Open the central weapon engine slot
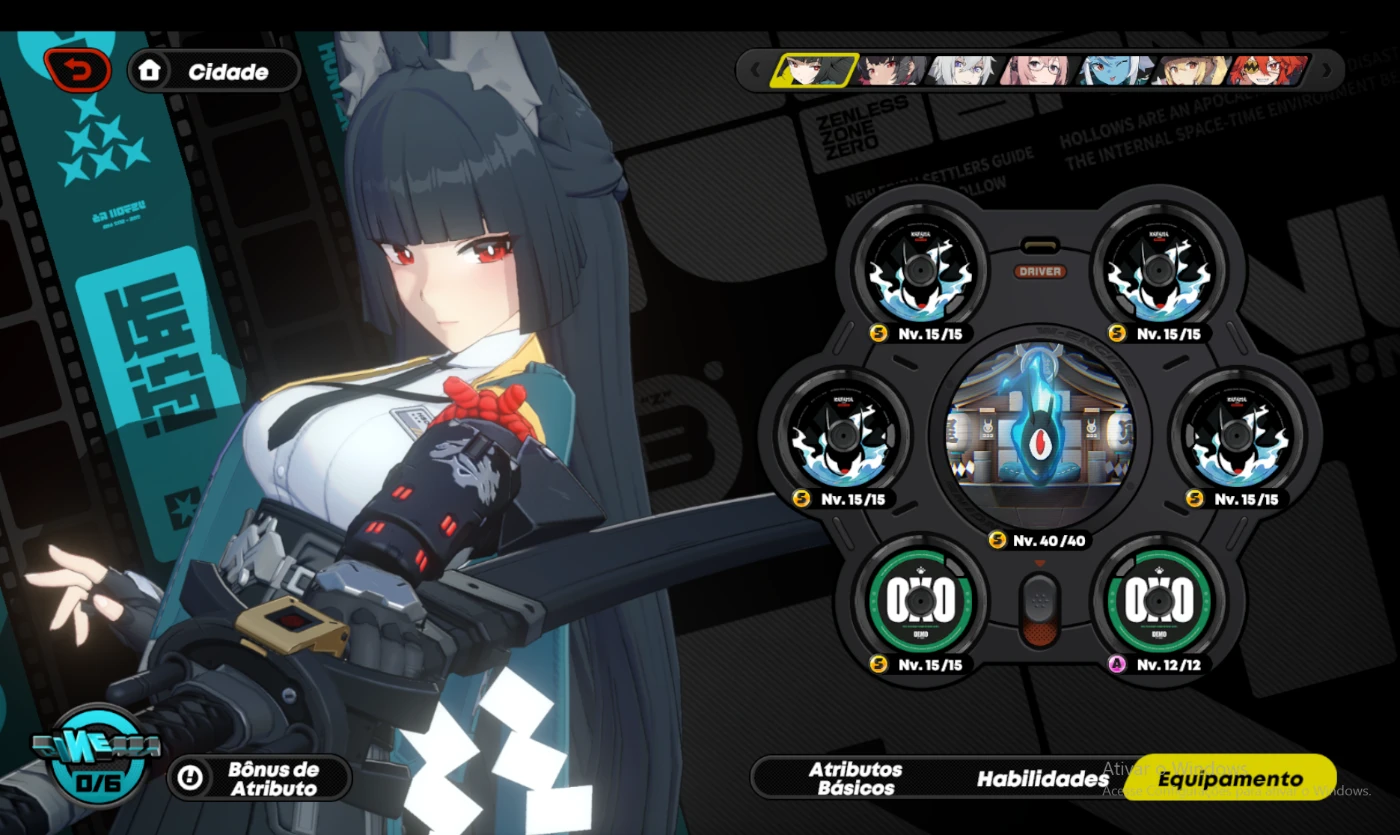1400x835 pixels. pyautogui.click(x=1039, y=433)
